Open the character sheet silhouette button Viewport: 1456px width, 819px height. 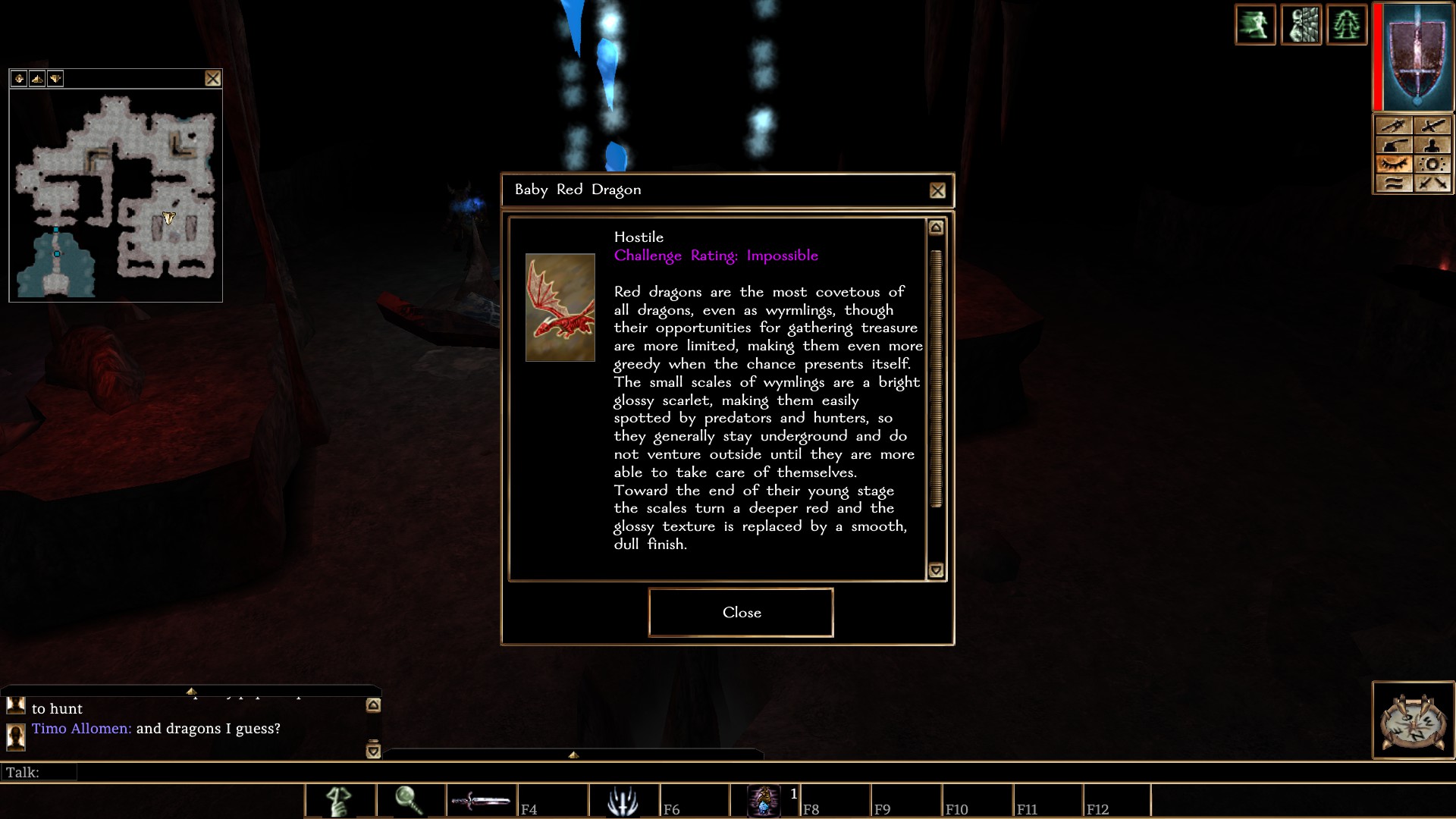coord(1432,145)
